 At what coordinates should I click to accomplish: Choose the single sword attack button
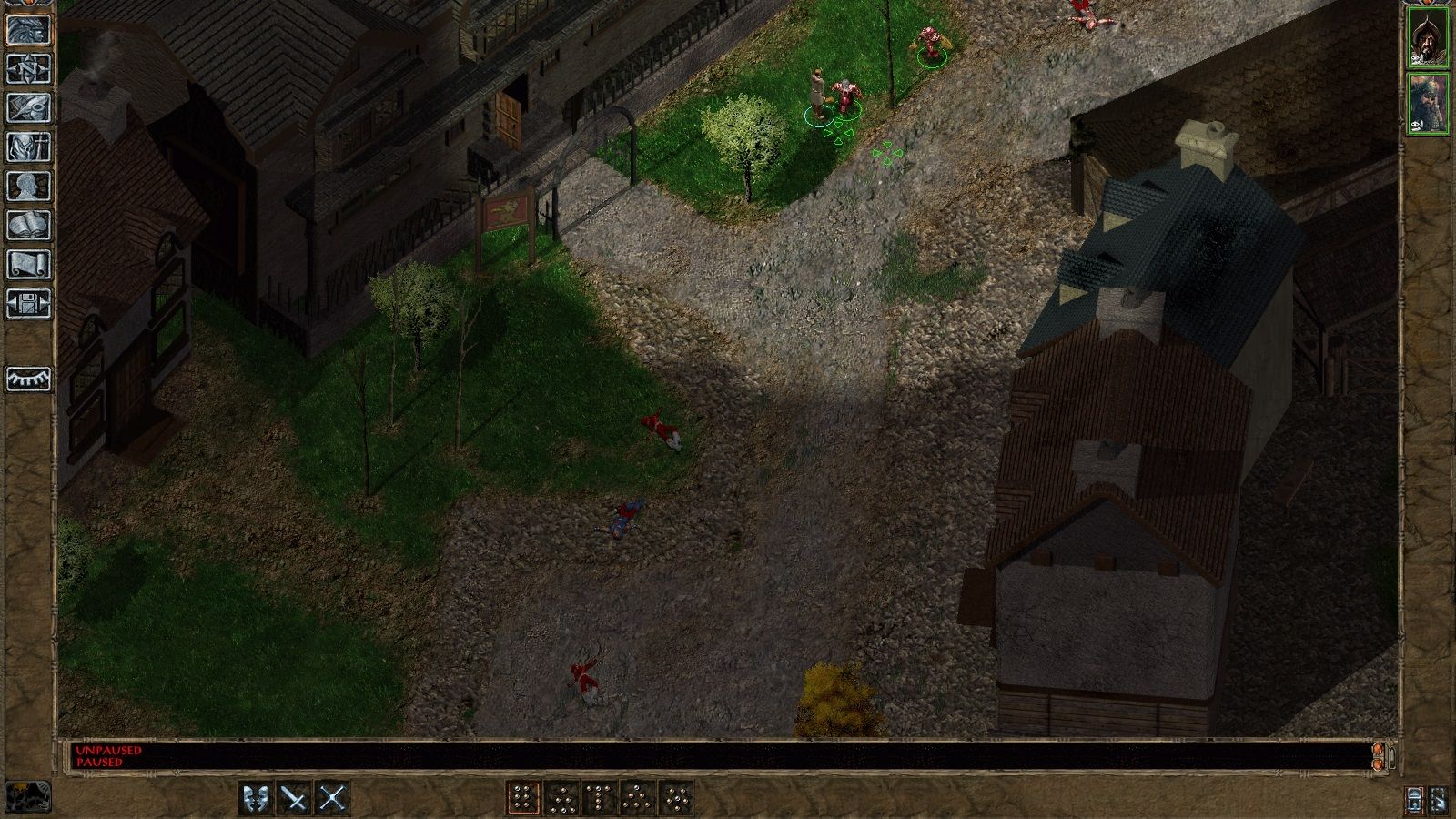(295, 798)
